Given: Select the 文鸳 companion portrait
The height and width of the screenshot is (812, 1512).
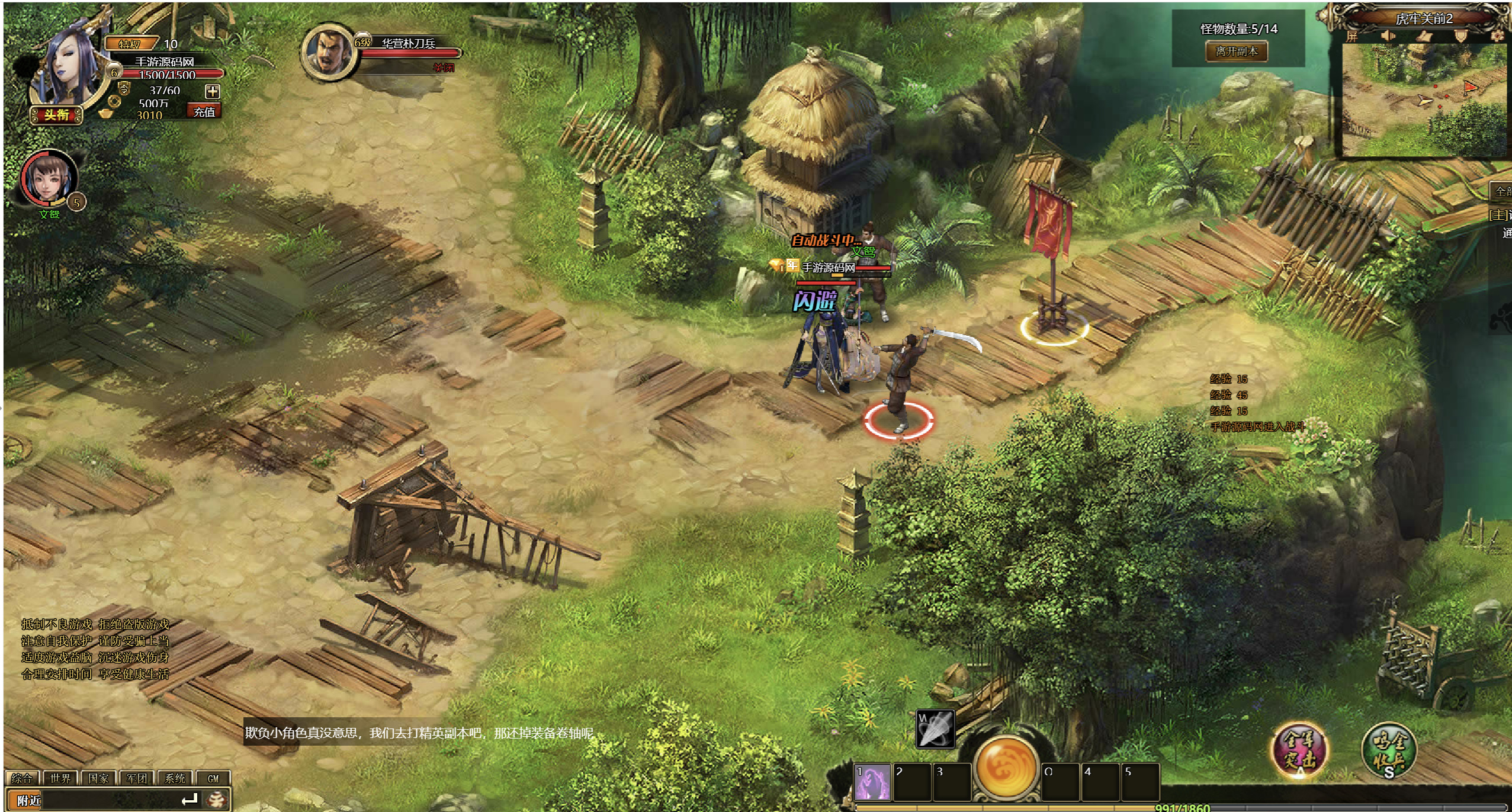Looking at the screenshot, I should pyautogui.click(x=49, y=178).
